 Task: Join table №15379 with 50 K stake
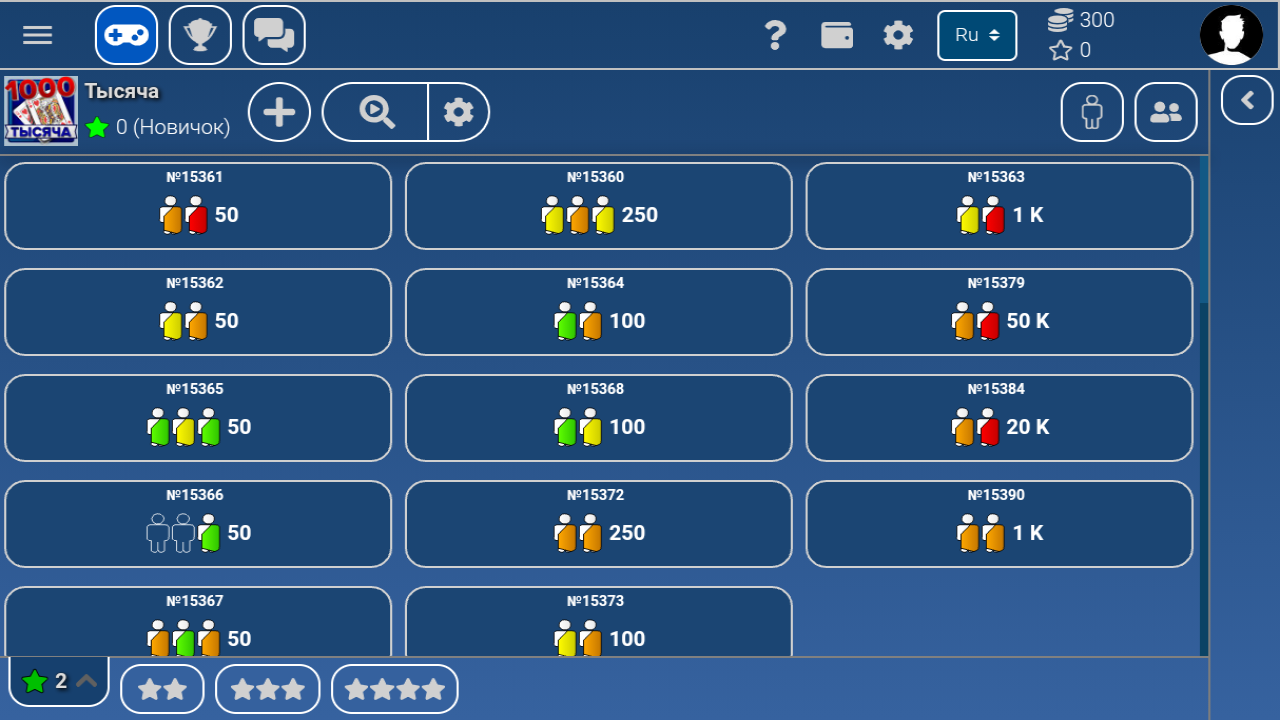[999, 312]
